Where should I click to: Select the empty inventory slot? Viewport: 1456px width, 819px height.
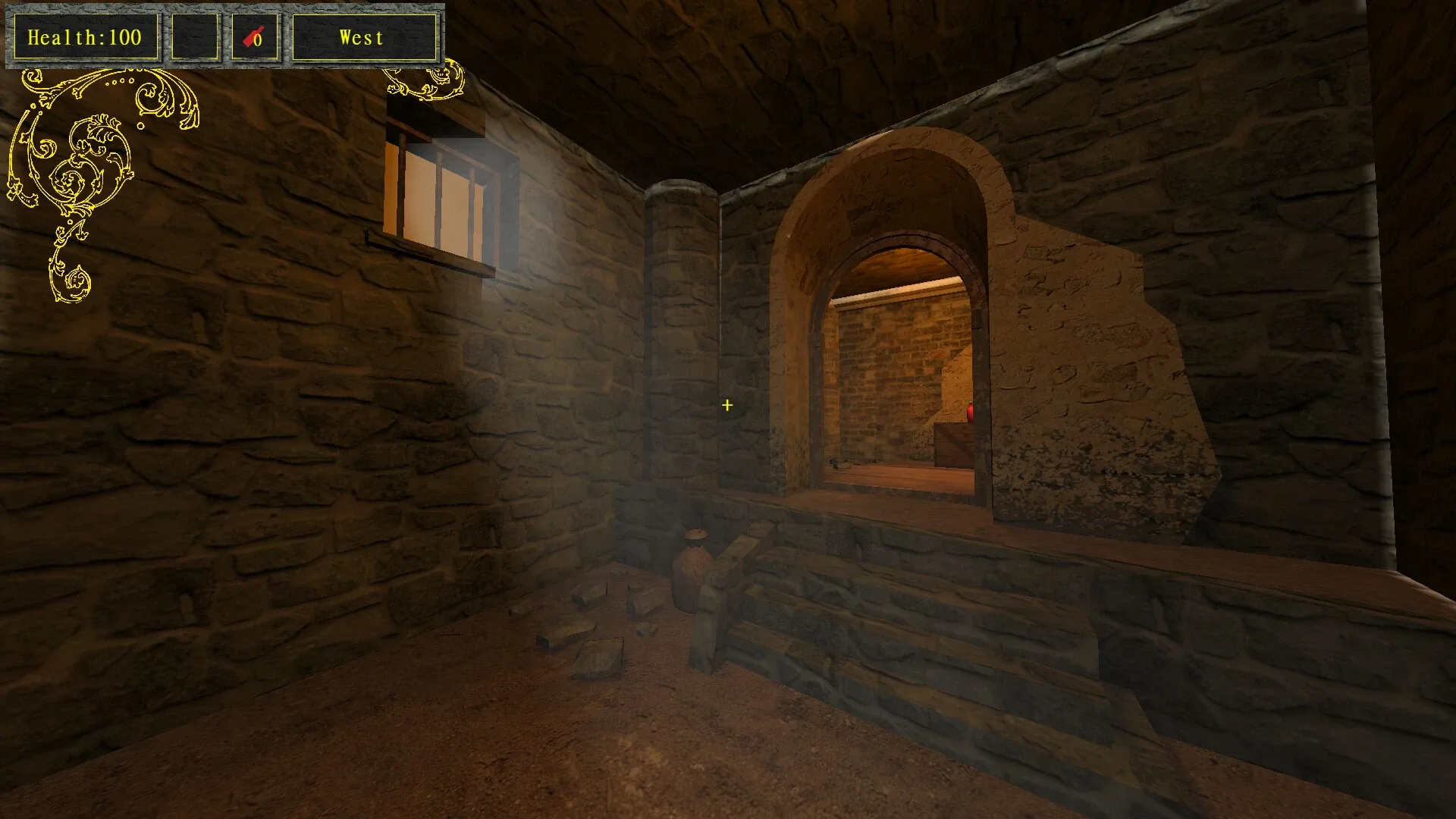click(195, 34)
